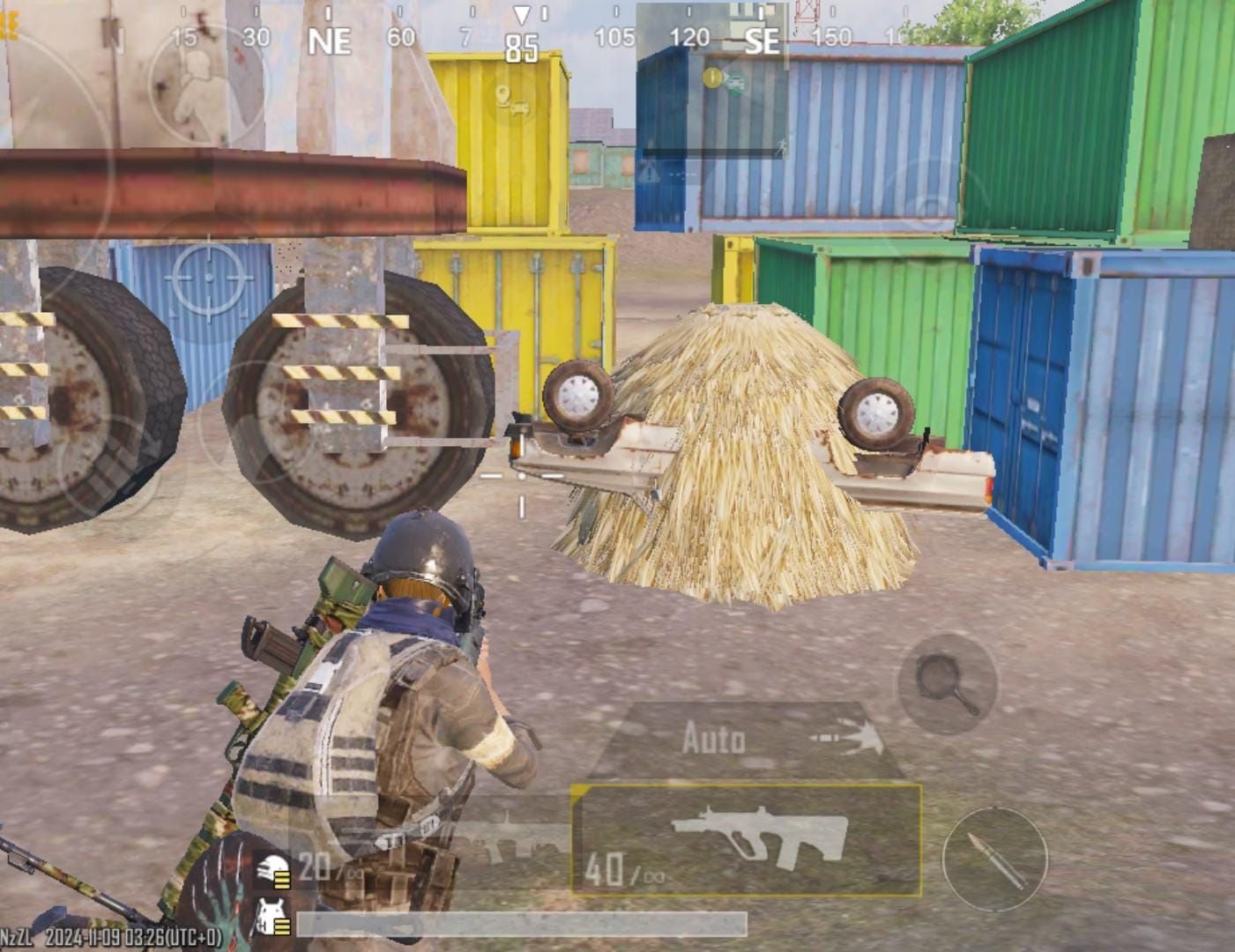The height and width of the screenshot is (952, 1235).
Task: Tap the center crosshair reticle
Action: (x=523, y=477)
